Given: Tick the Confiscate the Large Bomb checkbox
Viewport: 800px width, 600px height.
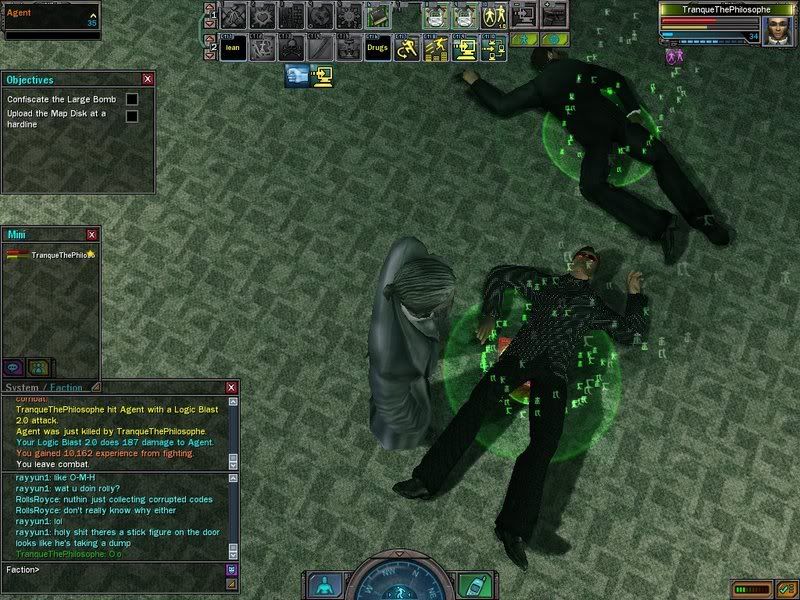Looking at the screenshot, I should tap(132, 99).
